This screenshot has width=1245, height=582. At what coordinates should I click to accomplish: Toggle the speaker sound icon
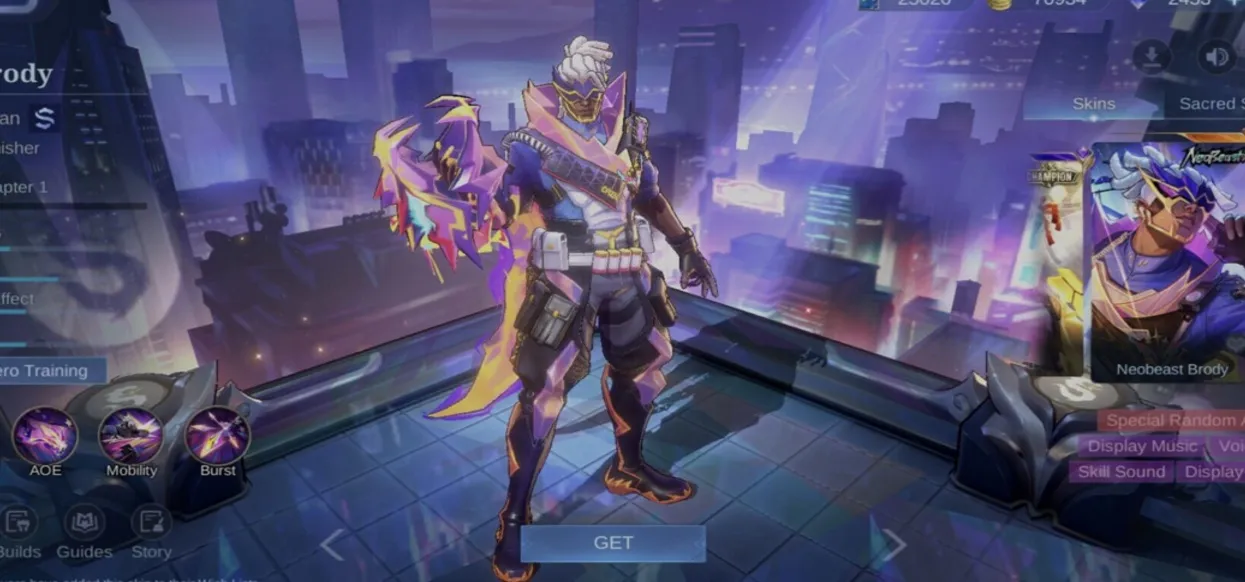[x=1217, y=57]
